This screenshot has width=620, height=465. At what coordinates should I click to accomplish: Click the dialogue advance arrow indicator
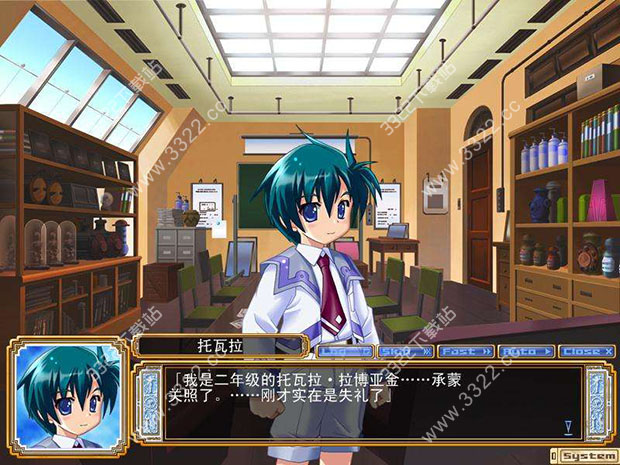pyautogui.click(x=567, y=427)
